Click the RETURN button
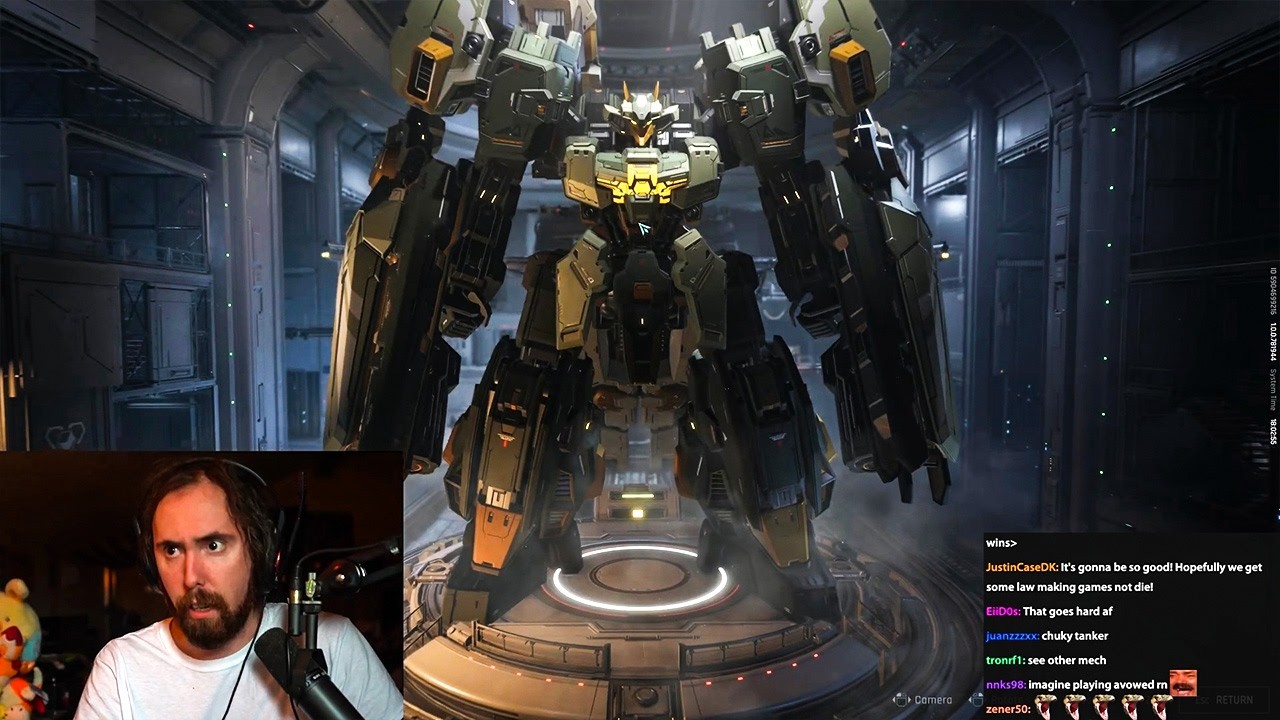 1232,700
